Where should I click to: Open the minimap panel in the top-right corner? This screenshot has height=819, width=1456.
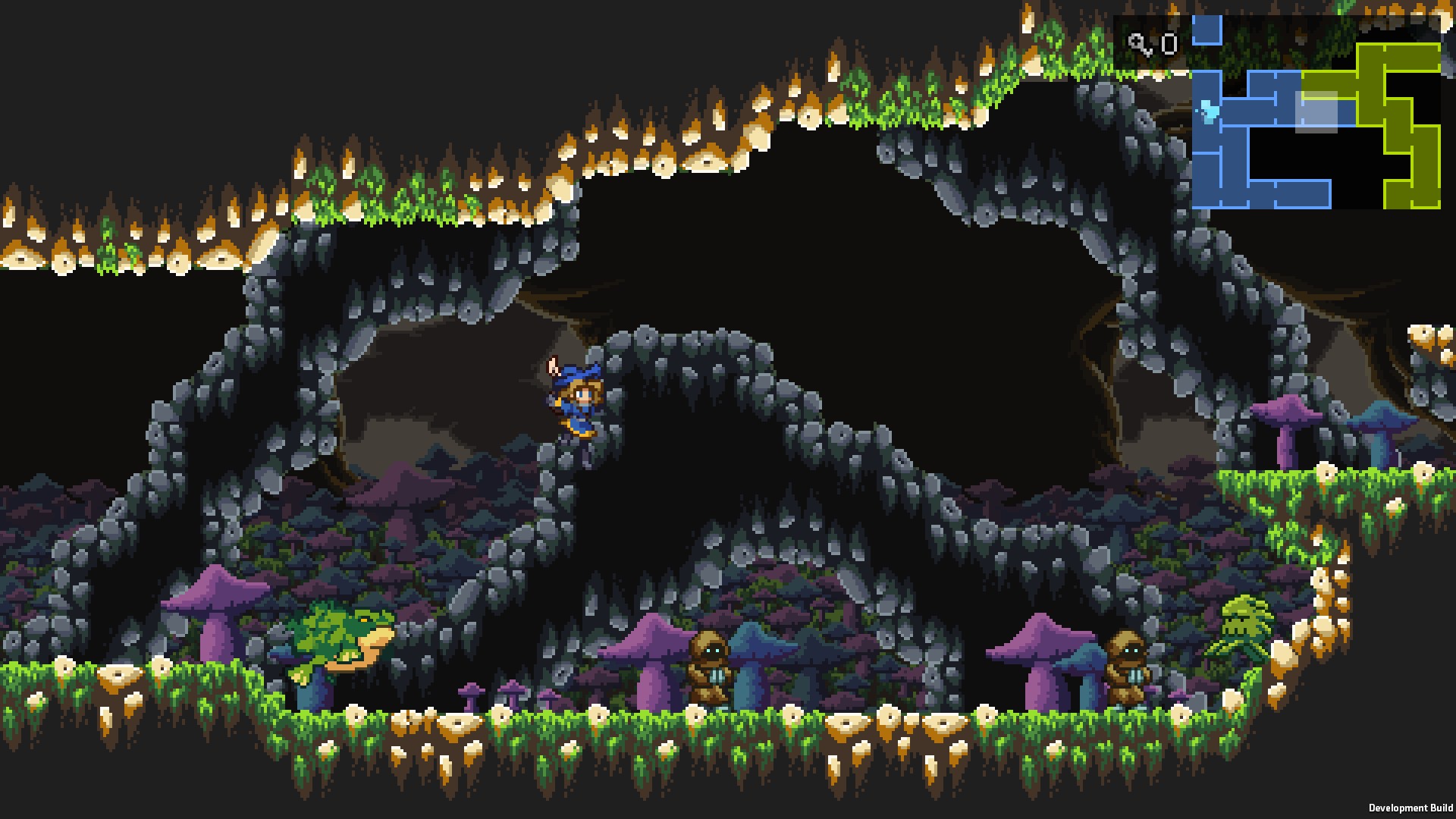(x=1289, y=114)
